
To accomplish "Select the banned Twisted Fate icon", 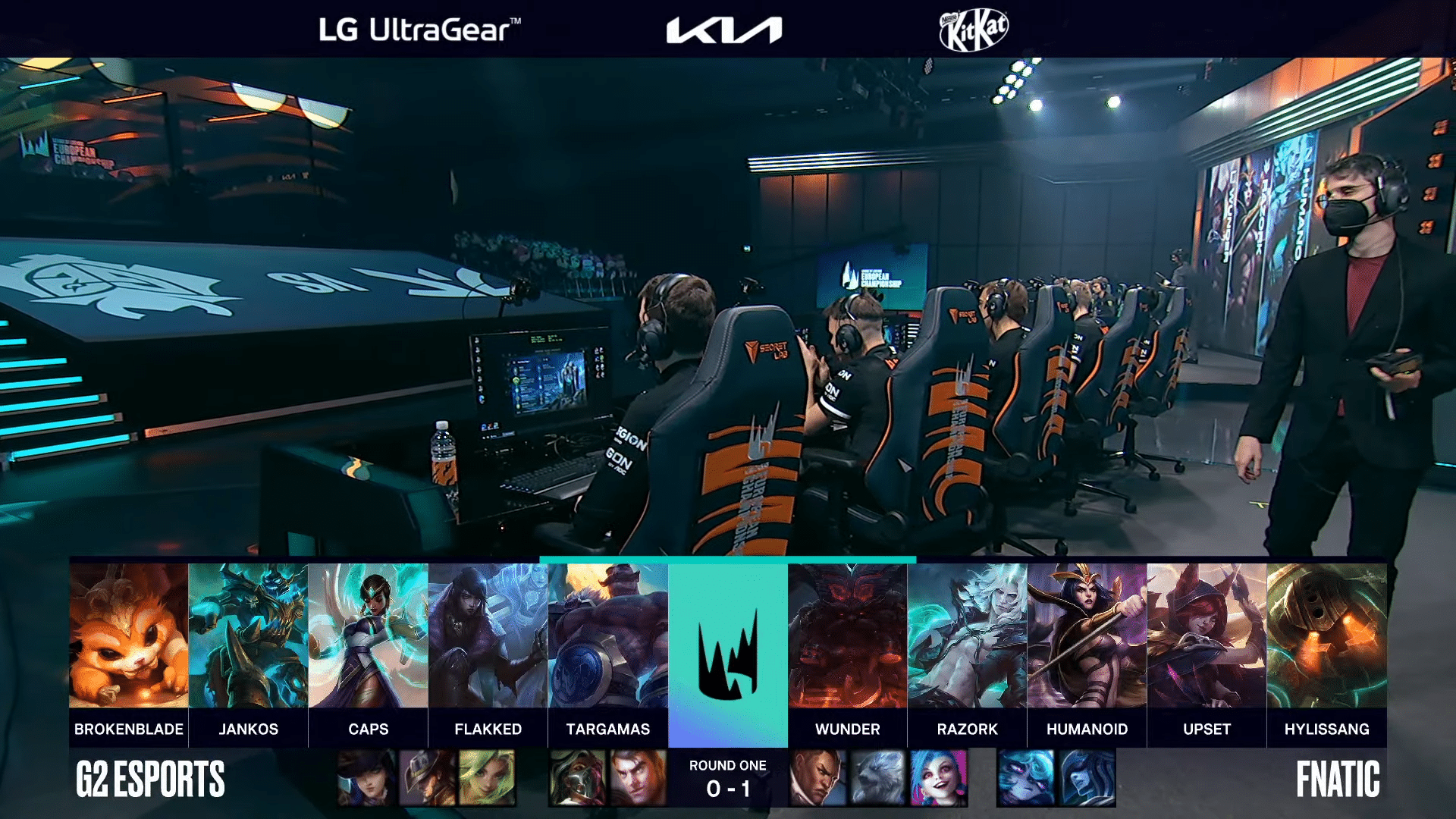I will 427,778.
